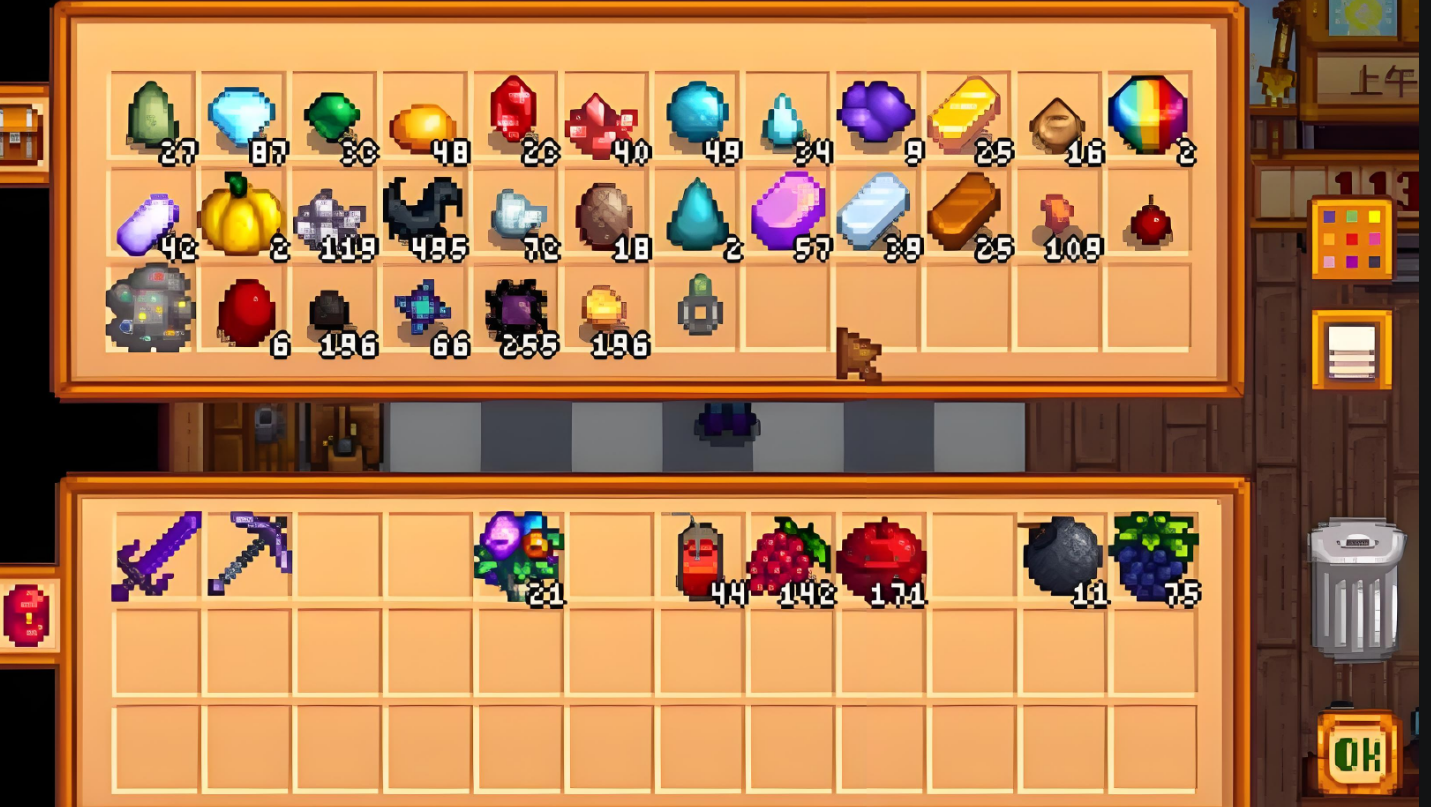
Task: Click the organize items button
Action: point(1351,349)
